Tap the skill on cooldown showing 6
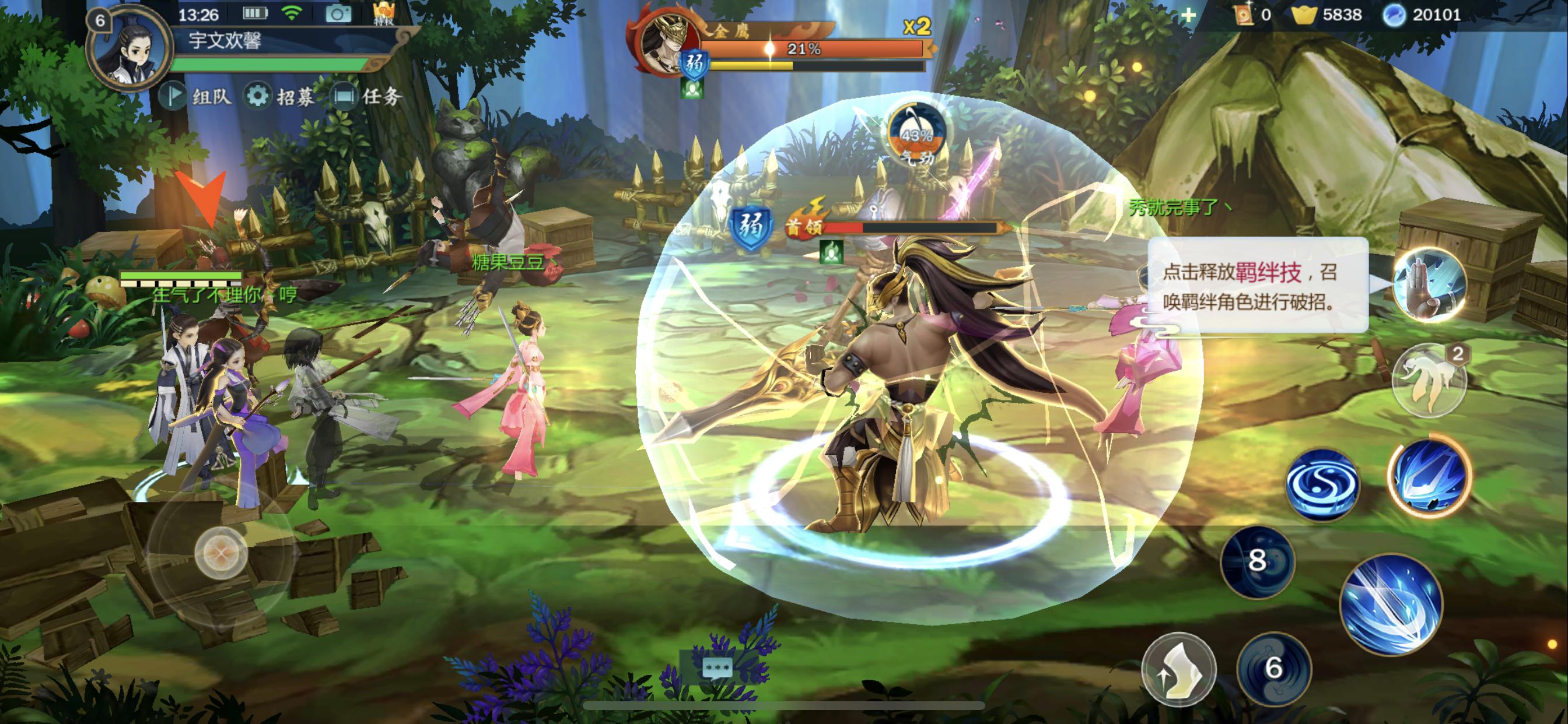This screenshot has width=1568, height=724. [1273, 668]
